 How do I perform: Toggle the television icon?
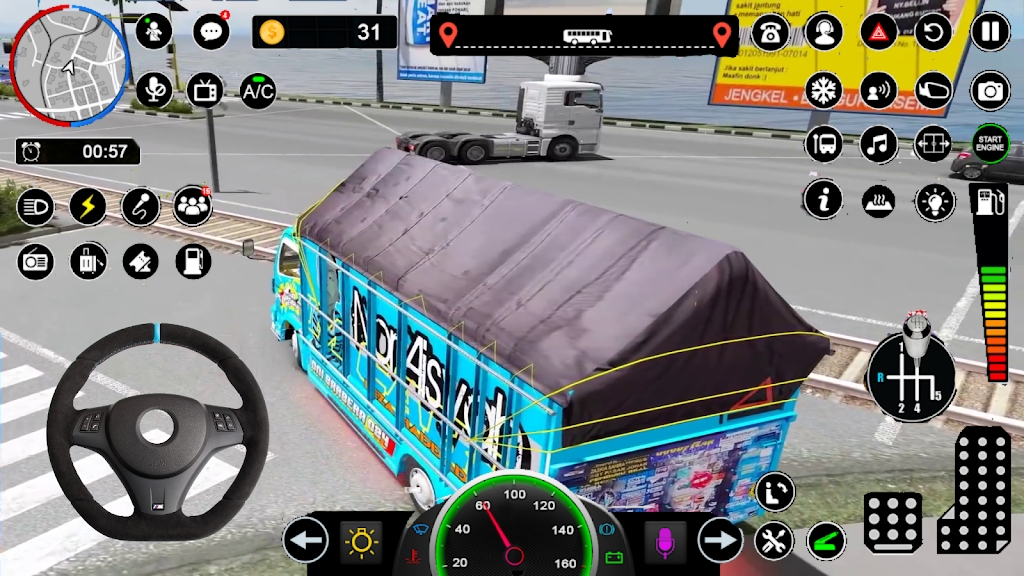point(206,91)
